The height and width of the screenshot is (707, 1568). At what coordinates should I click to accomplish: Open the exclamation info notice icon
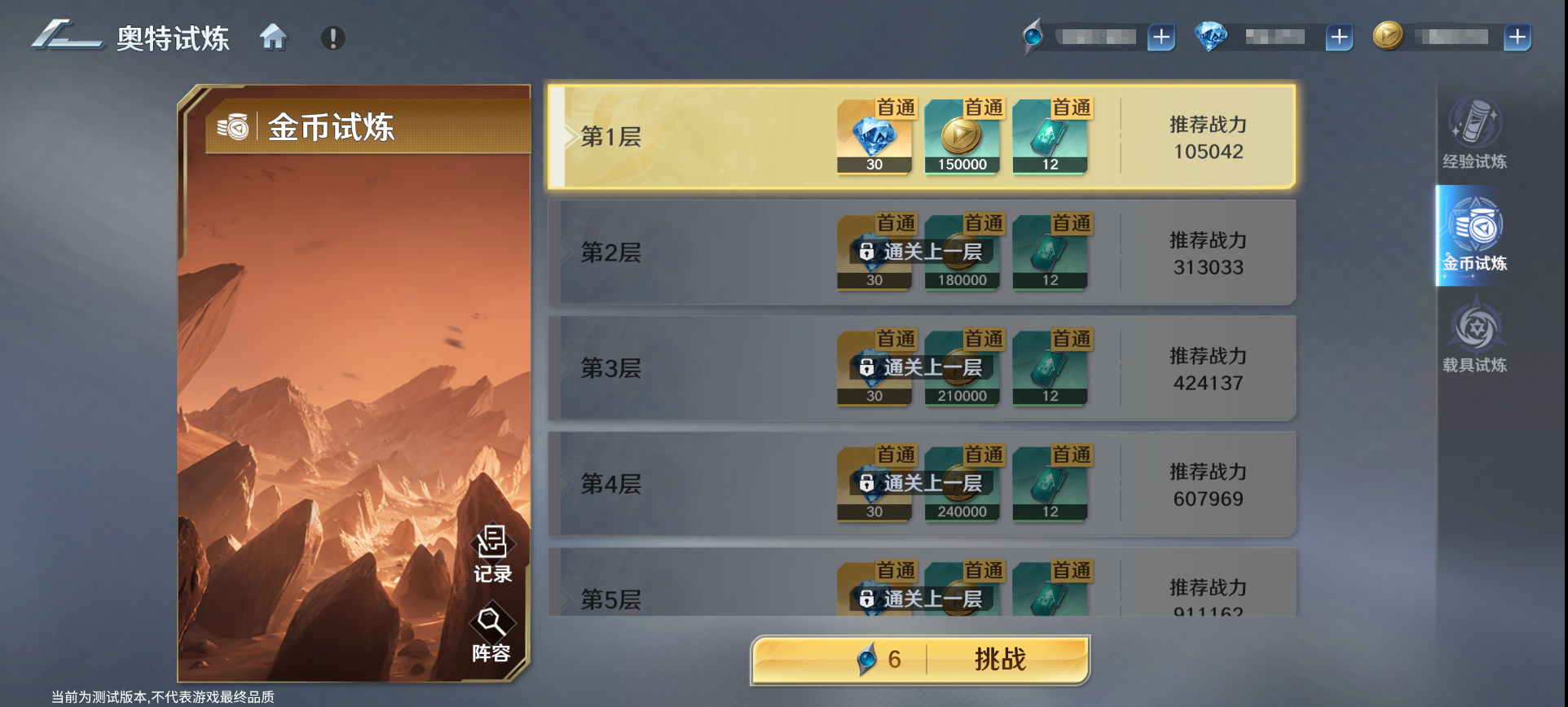(332, 37)
